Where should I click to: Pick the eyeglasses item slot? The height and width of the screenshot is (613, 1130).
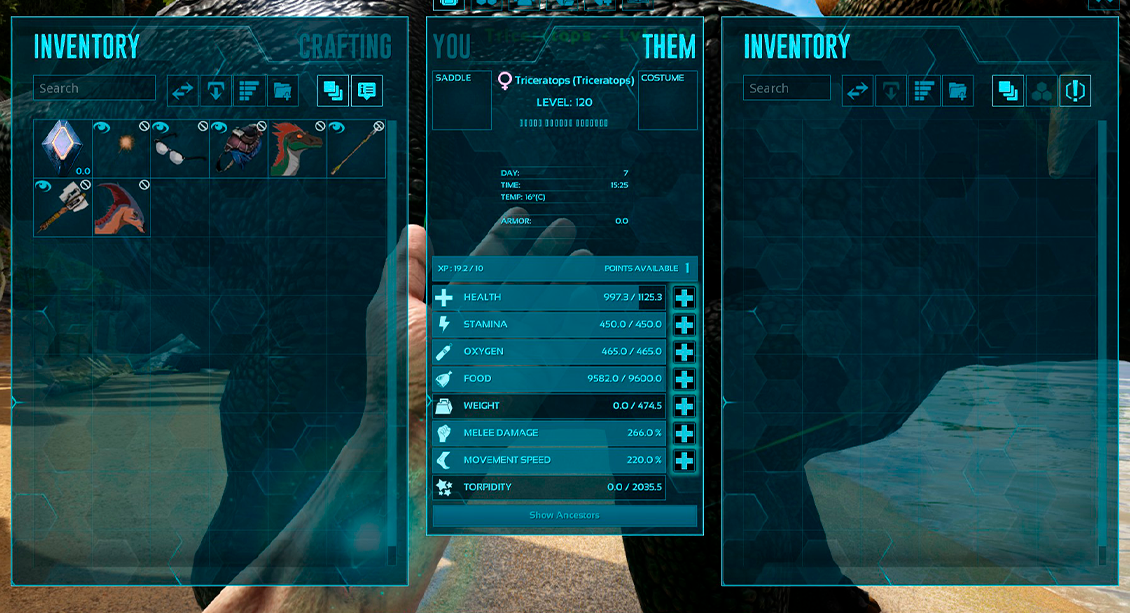(179, 149)
